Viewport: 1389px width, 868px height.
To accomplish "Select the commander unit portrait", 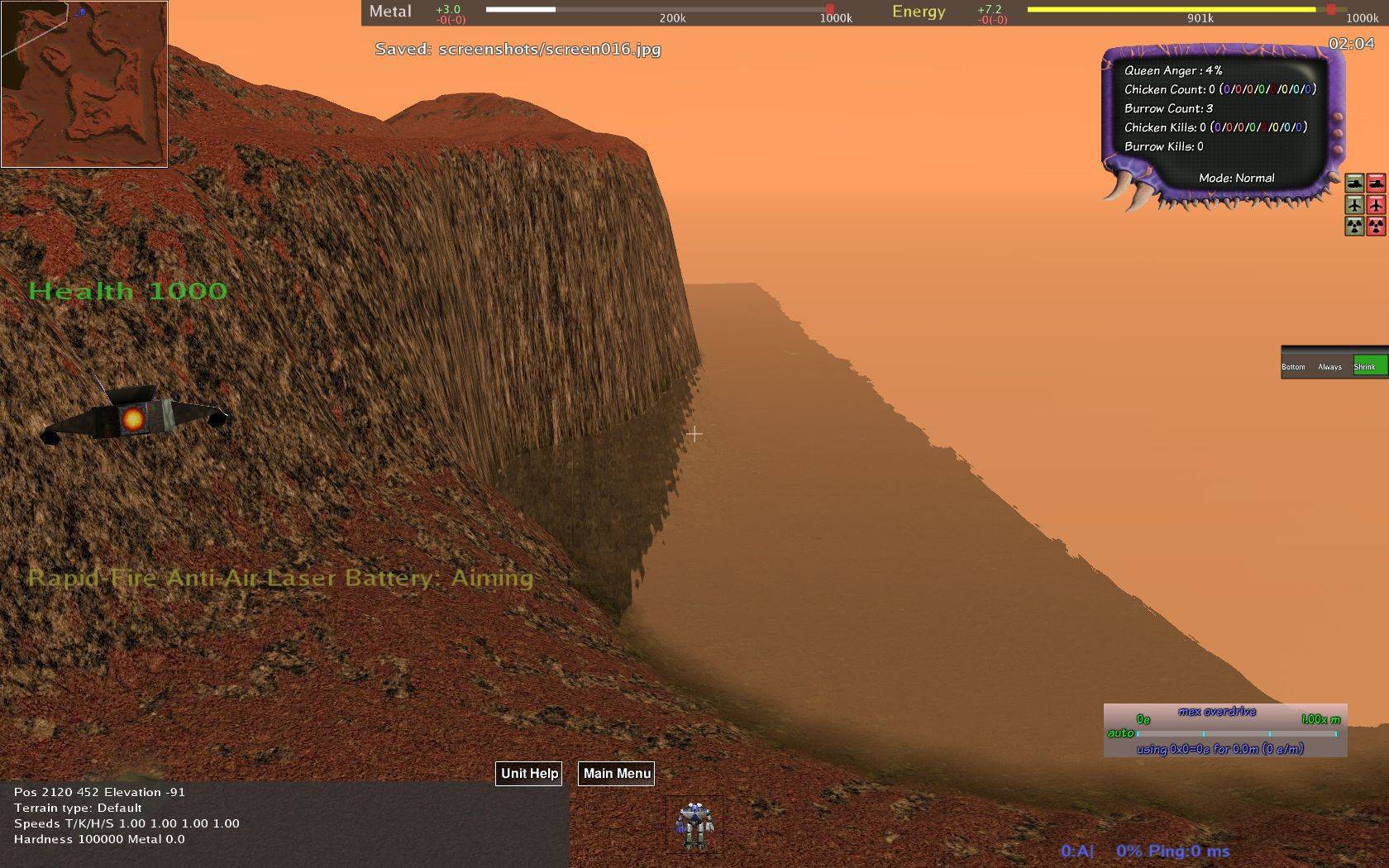I will (693, 825).
